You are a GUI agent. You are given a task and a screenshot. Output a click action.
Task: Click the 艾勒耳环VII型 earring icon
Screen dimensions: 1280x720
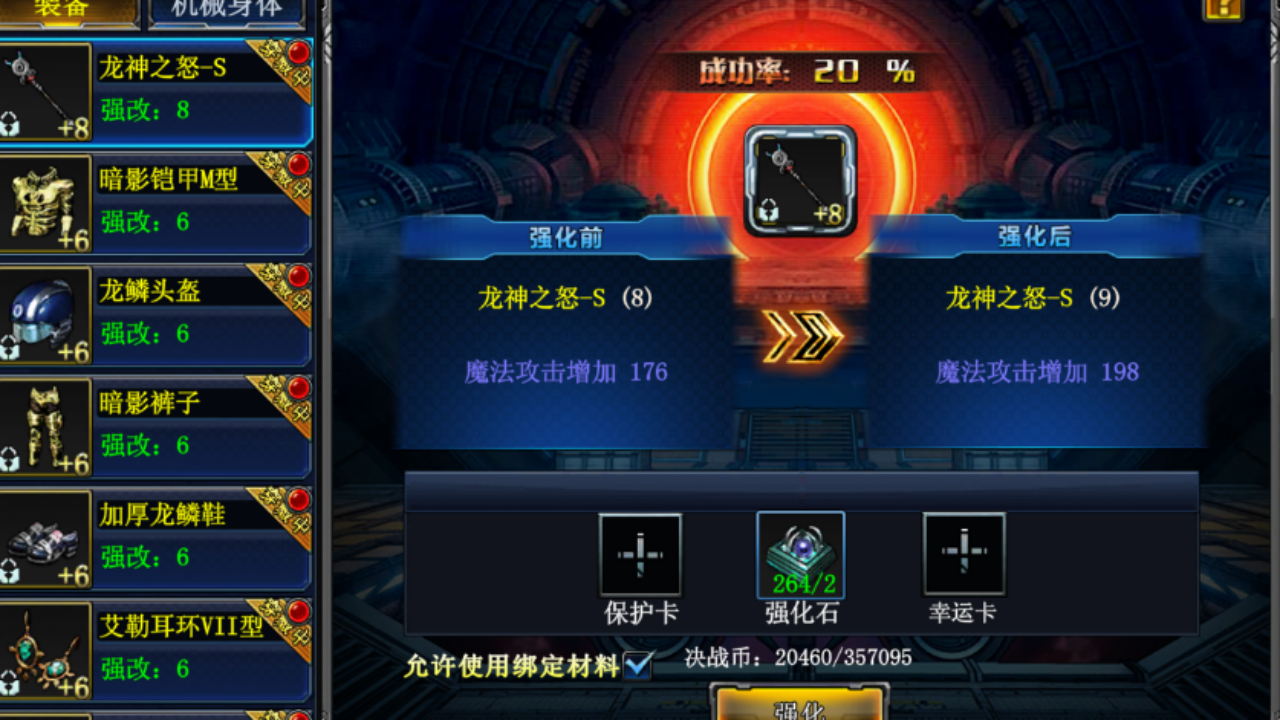coord(46,650)
